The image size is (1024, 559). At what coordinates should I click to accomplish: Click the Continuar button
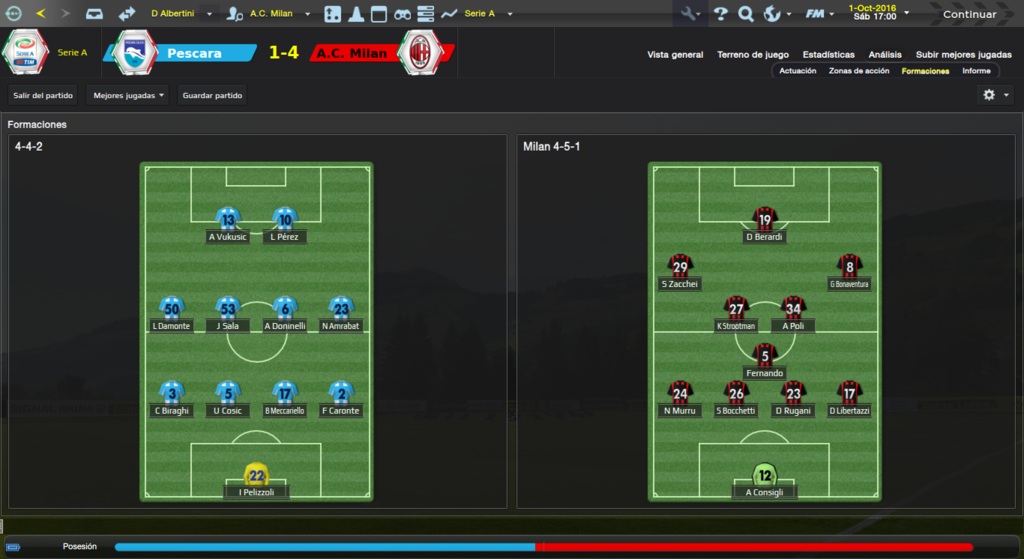[x=969, y=14]
